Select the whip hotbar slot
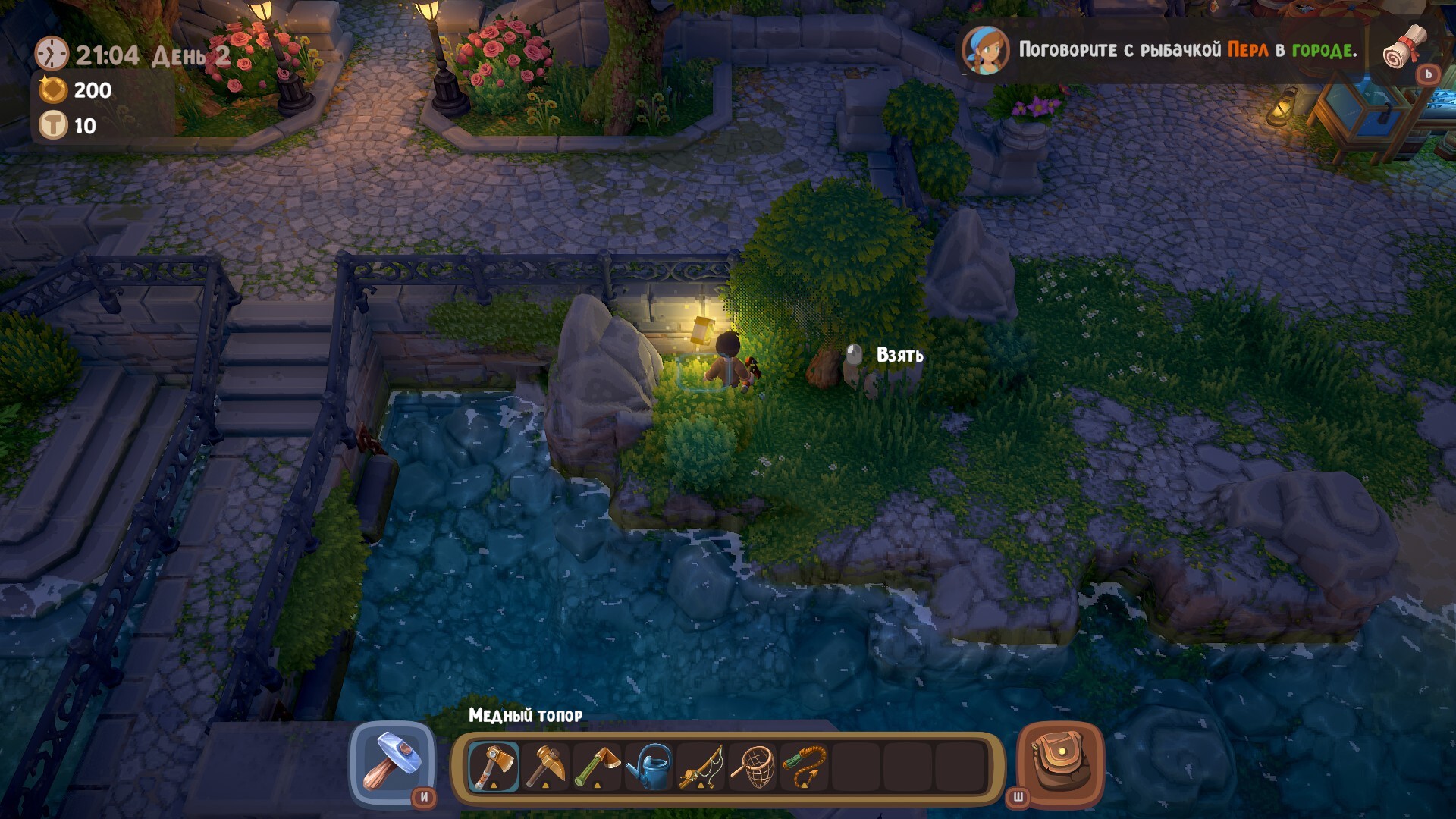 [x=805, y=767]
